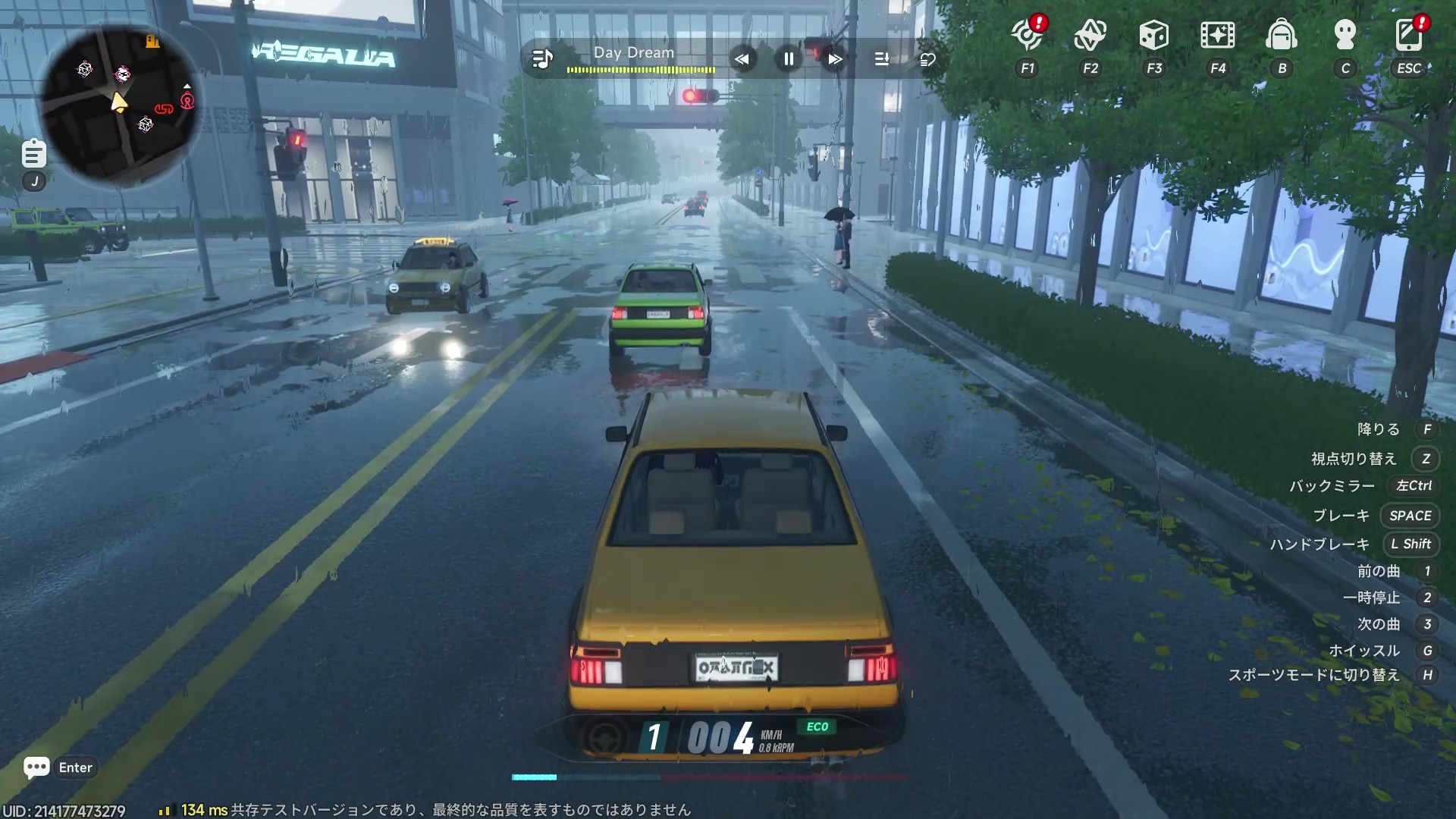This screenshot has height=819, width=1456.
Task: Open the quest log clipboard icon
Action: point(33,154)
